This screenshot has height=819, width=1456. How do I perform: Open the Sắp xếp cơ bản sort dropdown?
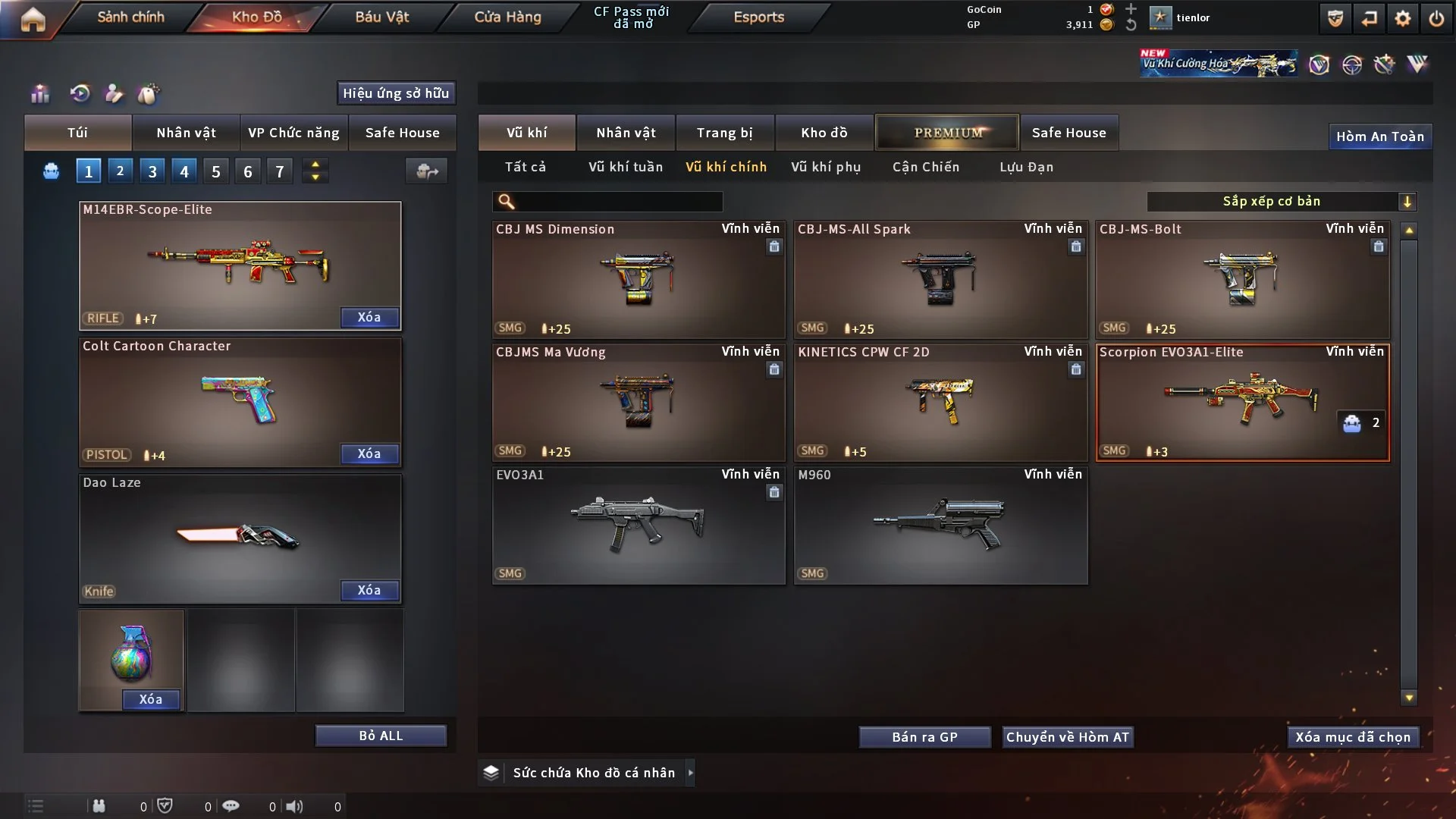click(x=1281, y=201)
